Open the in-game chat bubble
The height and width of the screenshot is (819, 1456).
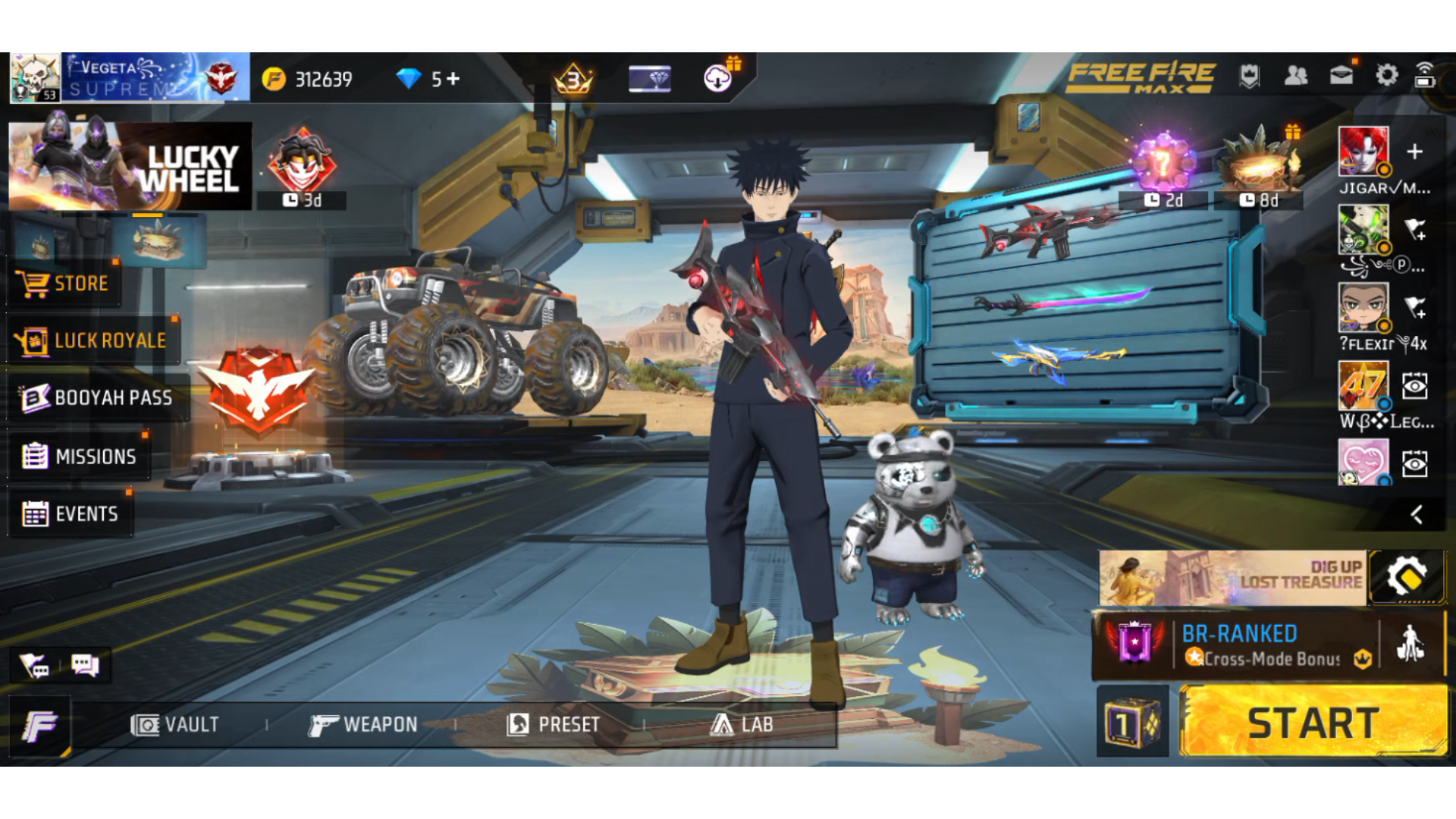point(84,665)
